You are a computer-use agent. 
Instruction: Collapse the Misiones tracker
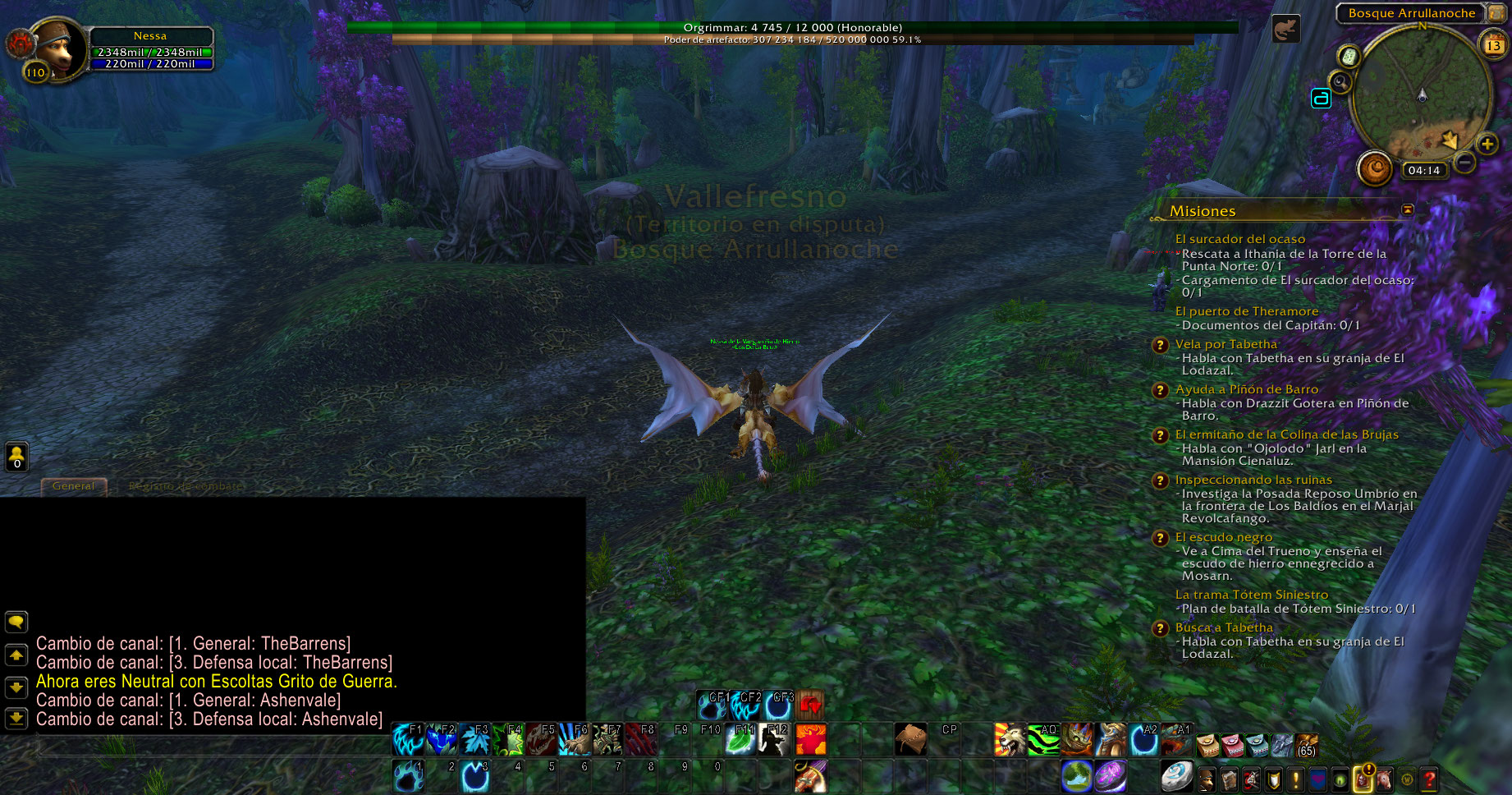pos(1408,210)
